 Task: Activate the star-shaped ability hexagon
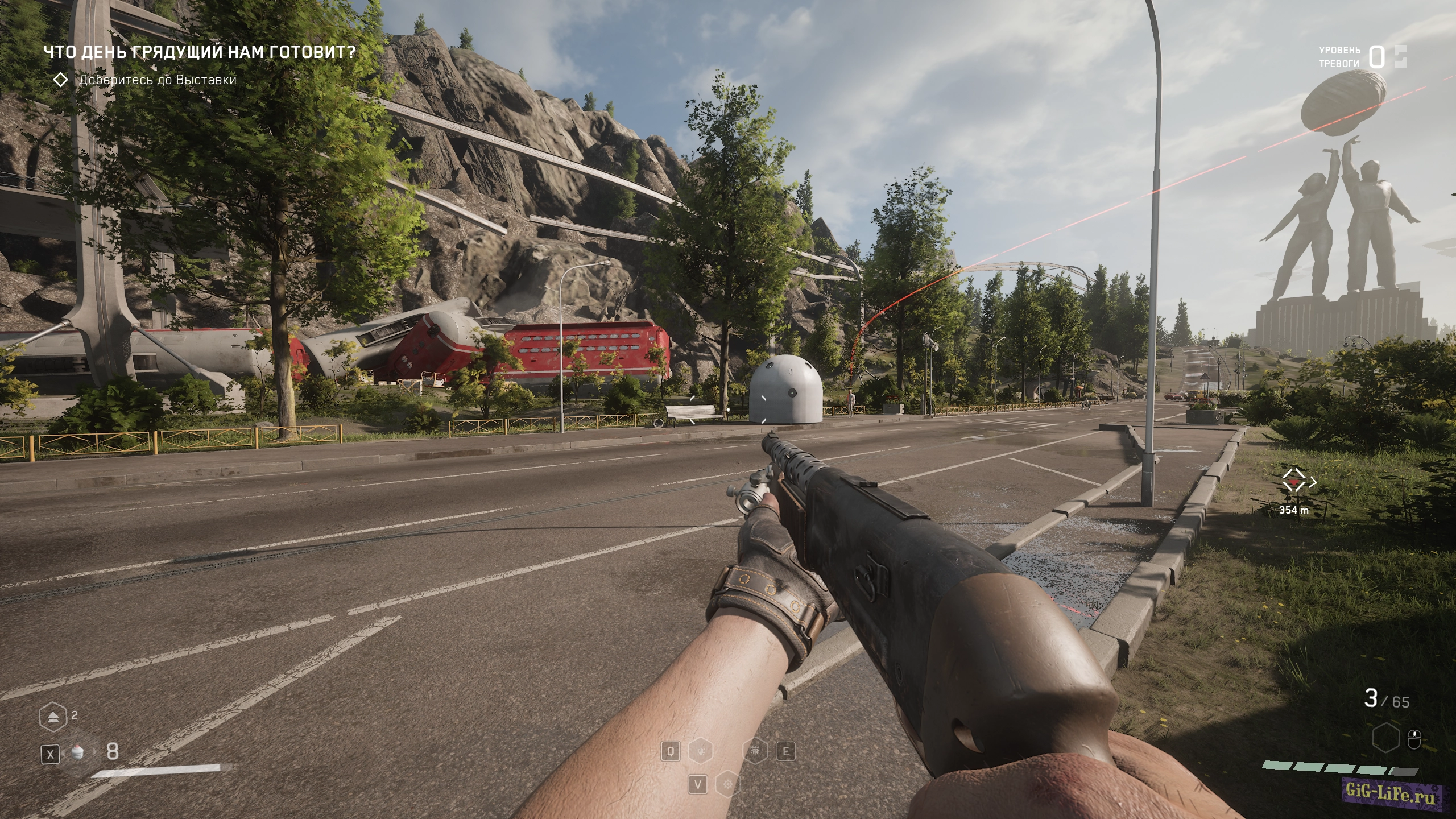tap(727, 785)
